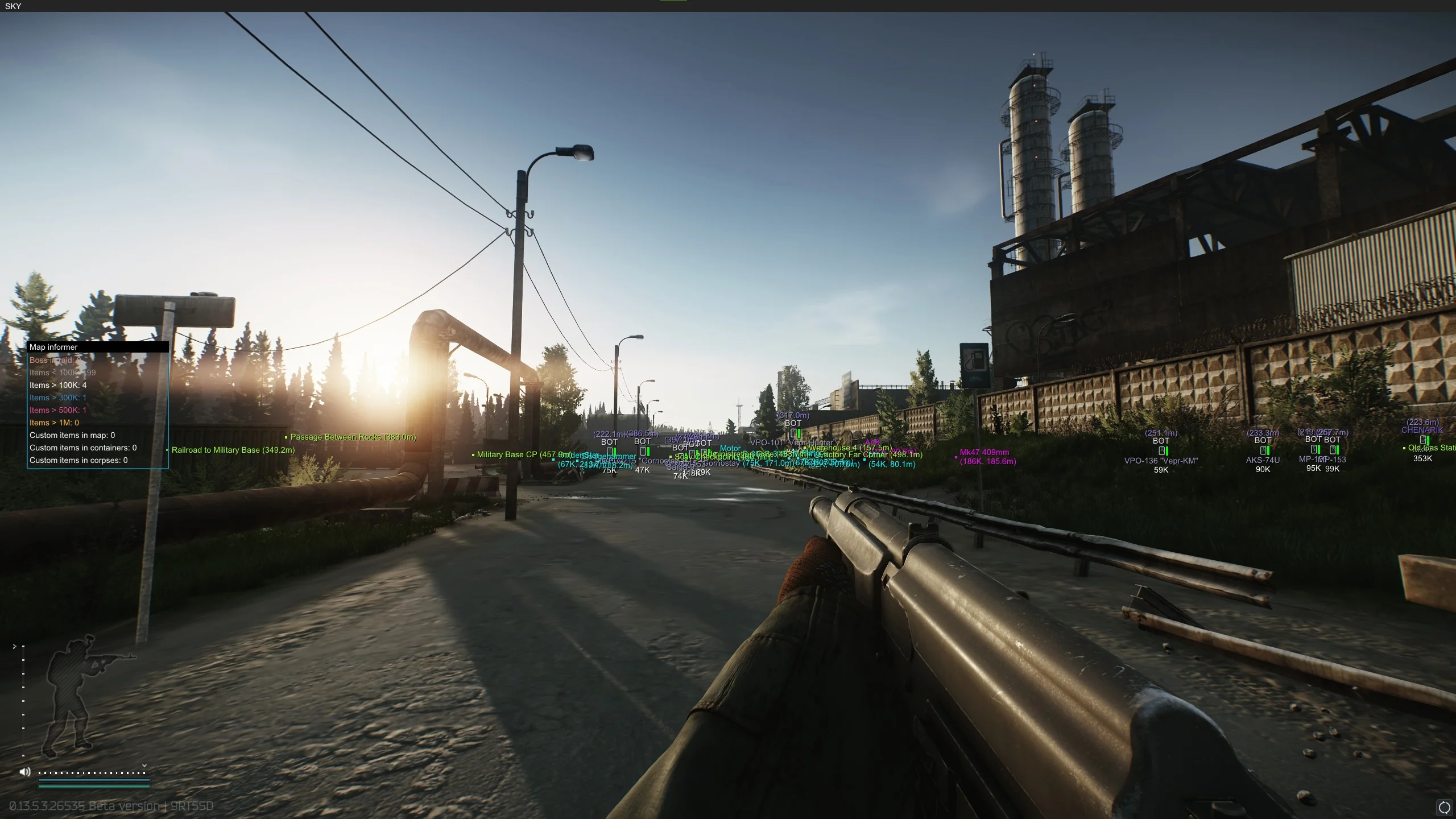Click the Items > 100K: 4 entry
This screenshot has height=819, width=1456.
tap(57, 385)
